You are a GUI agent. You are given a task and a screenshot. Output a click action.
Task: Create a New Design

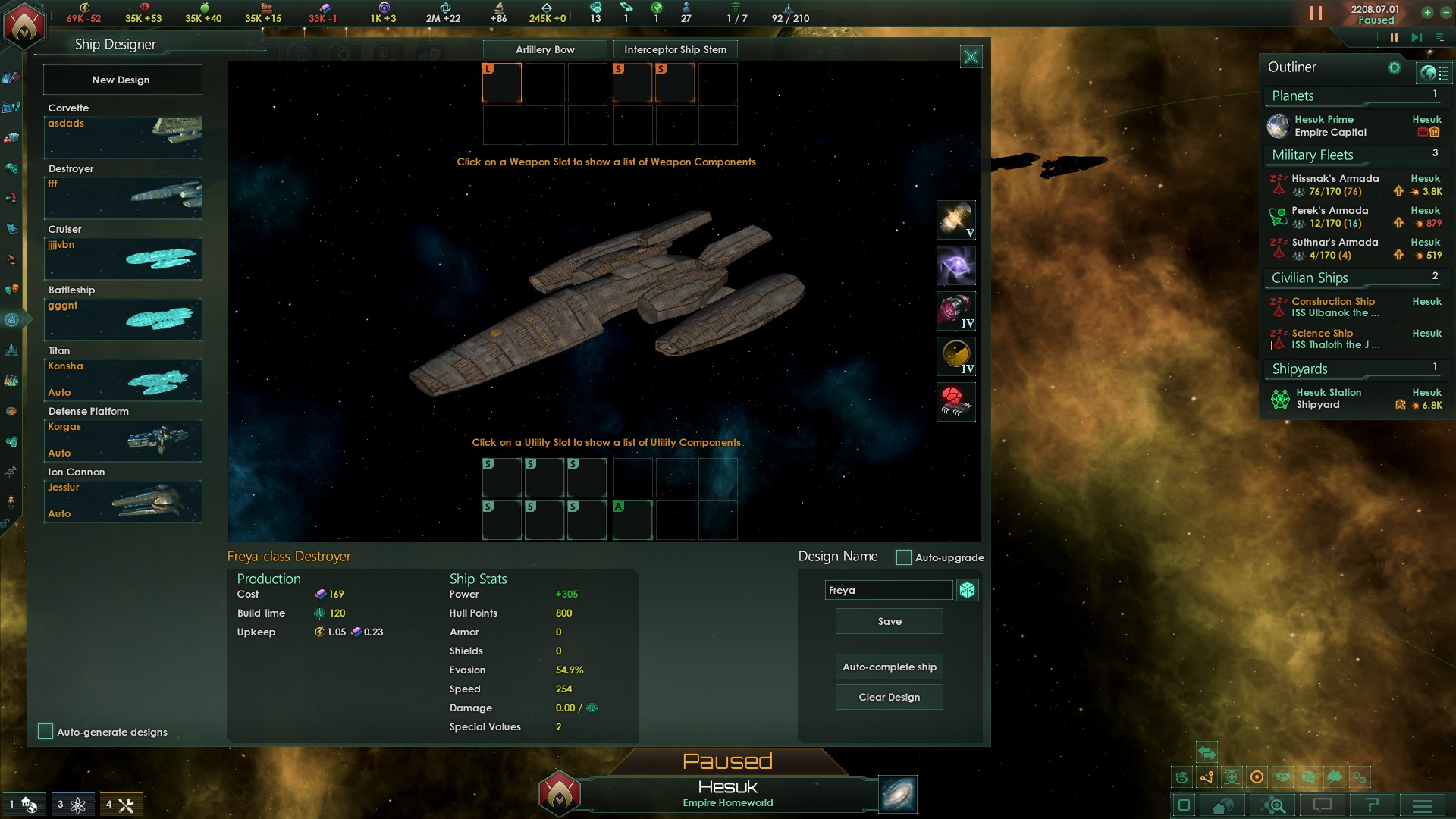[121, 80]
